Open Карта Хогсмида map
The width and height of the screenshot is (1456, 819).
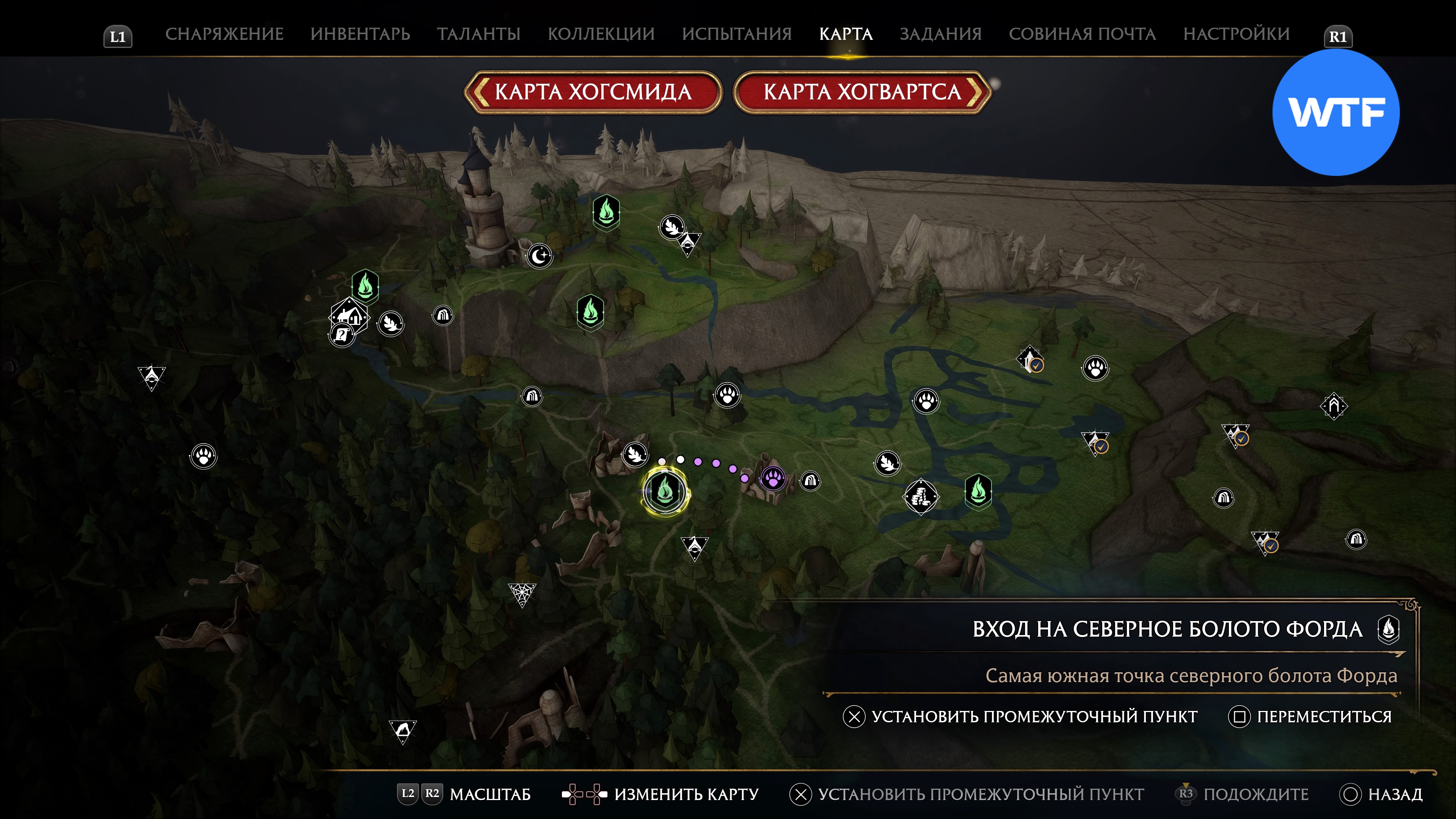593,91
